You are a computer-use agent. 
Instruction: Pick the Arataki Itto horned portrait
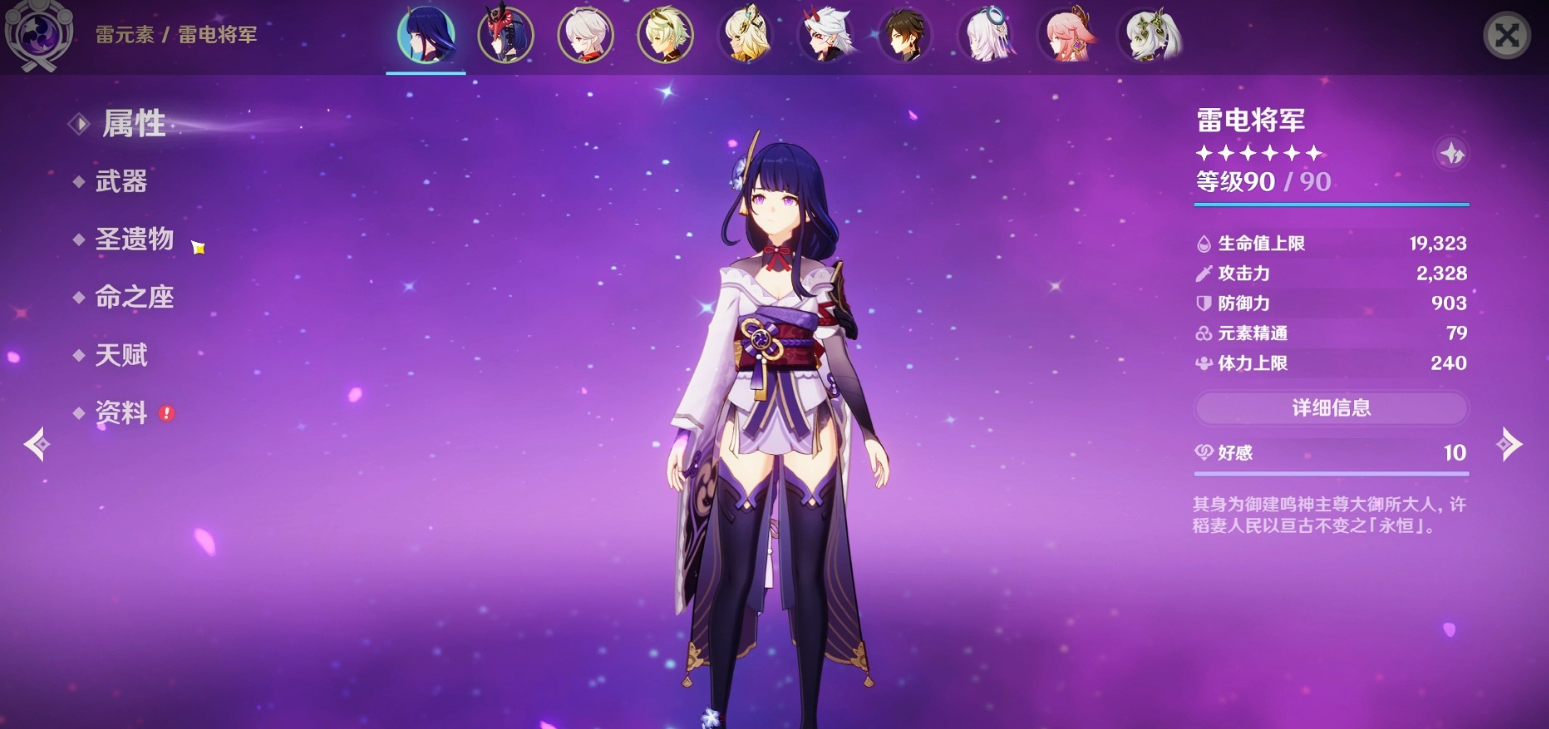tap(826, 36)
